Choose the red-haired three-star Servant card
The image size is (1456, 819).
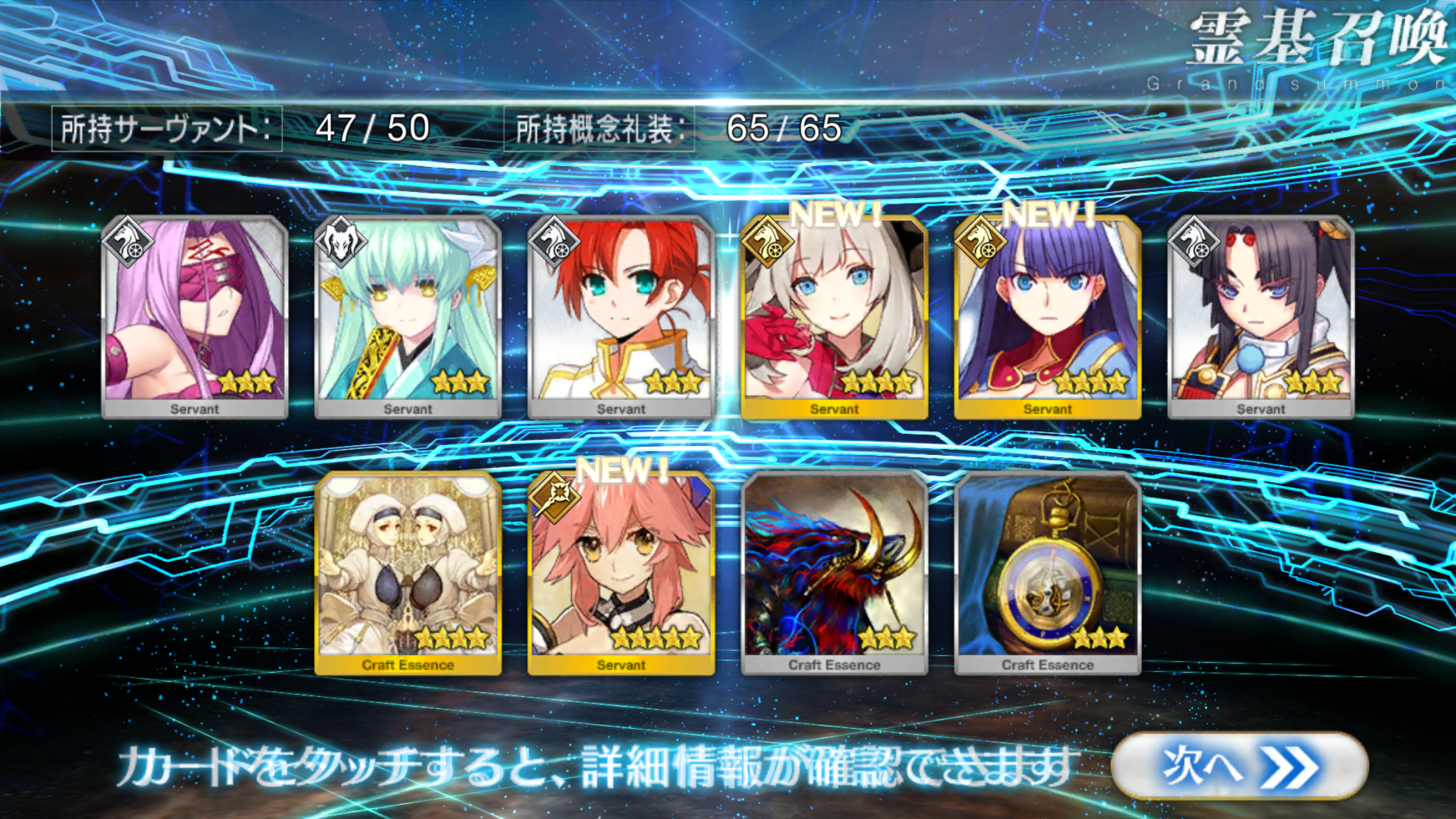pyautogui.click(x=621, y=317)
